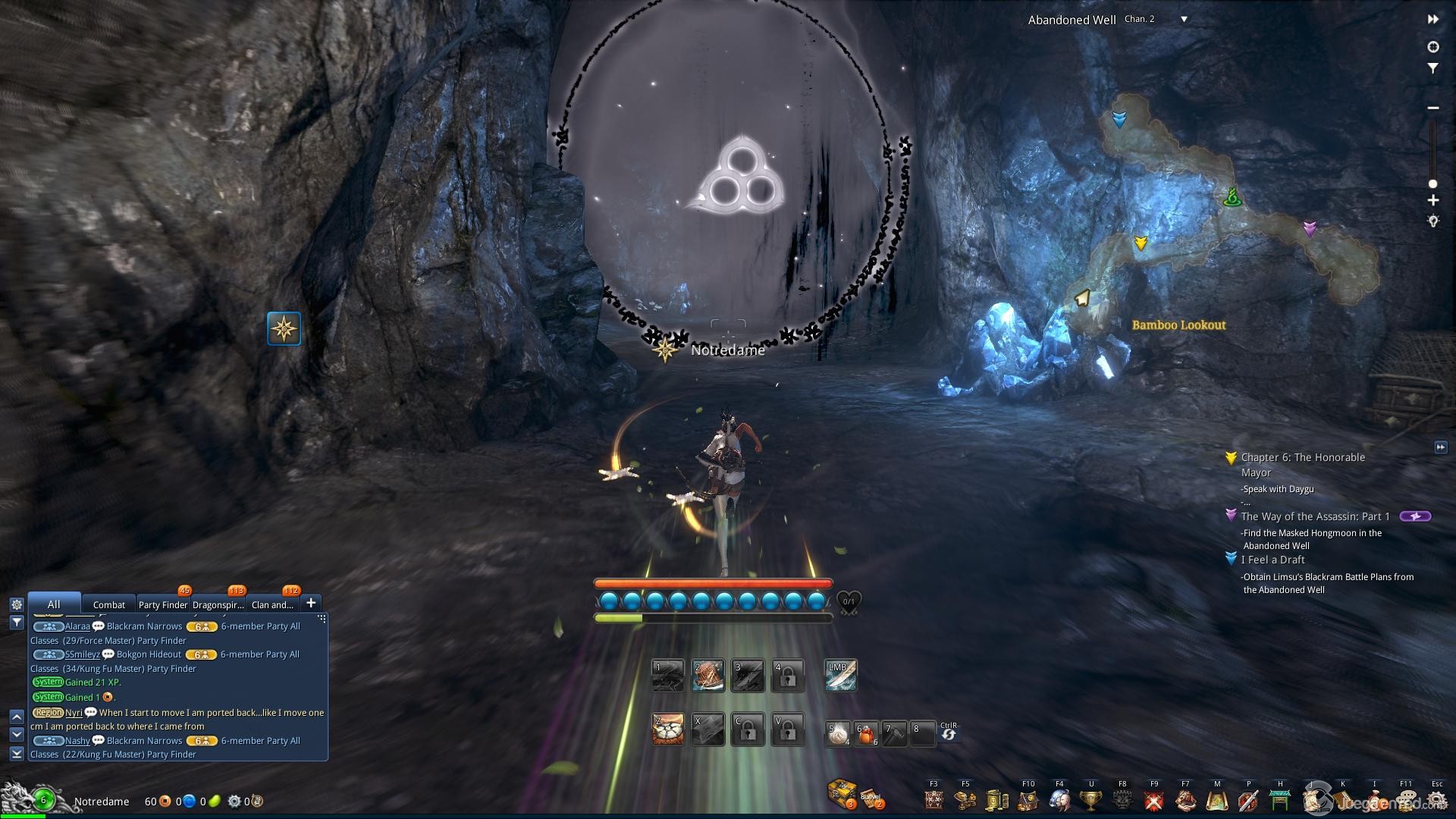Viewport: 1456px width, 819px height.
Task: Open the Party Finder chat tab
Action: pyautogui.click(x=162, y=604)
